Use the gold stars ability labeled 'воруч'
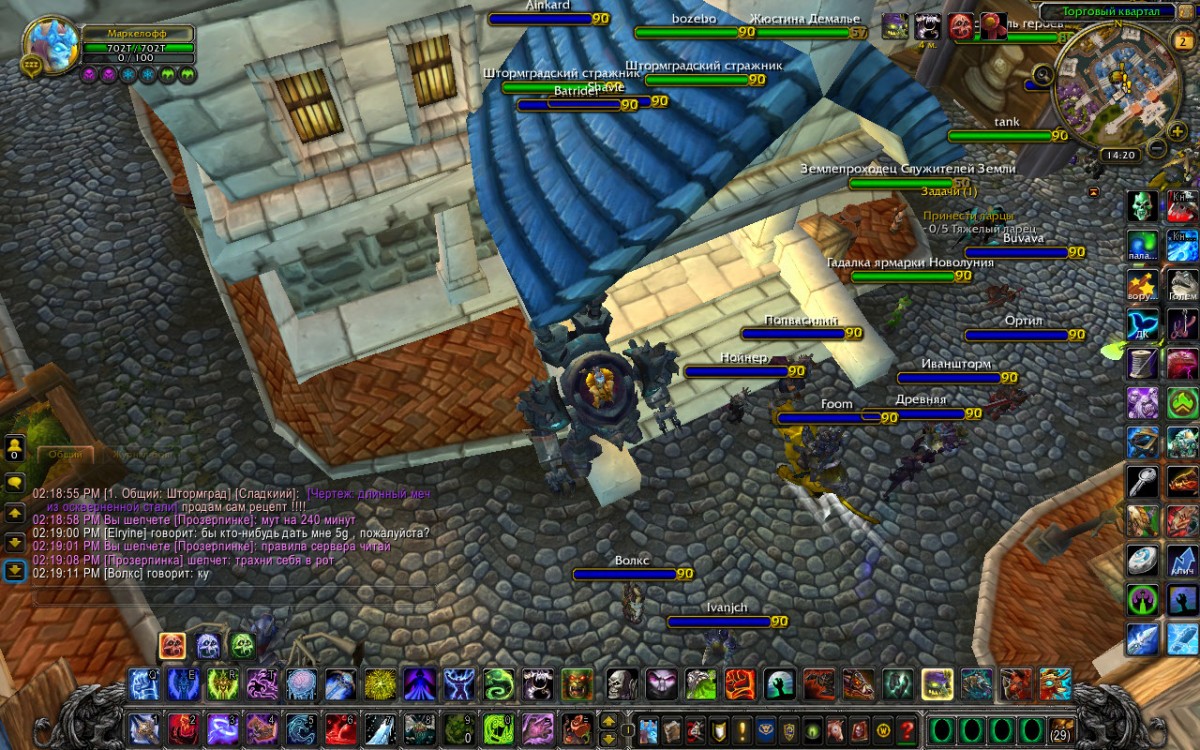This screenshot has height=750, width=1200. (1142, 284)
